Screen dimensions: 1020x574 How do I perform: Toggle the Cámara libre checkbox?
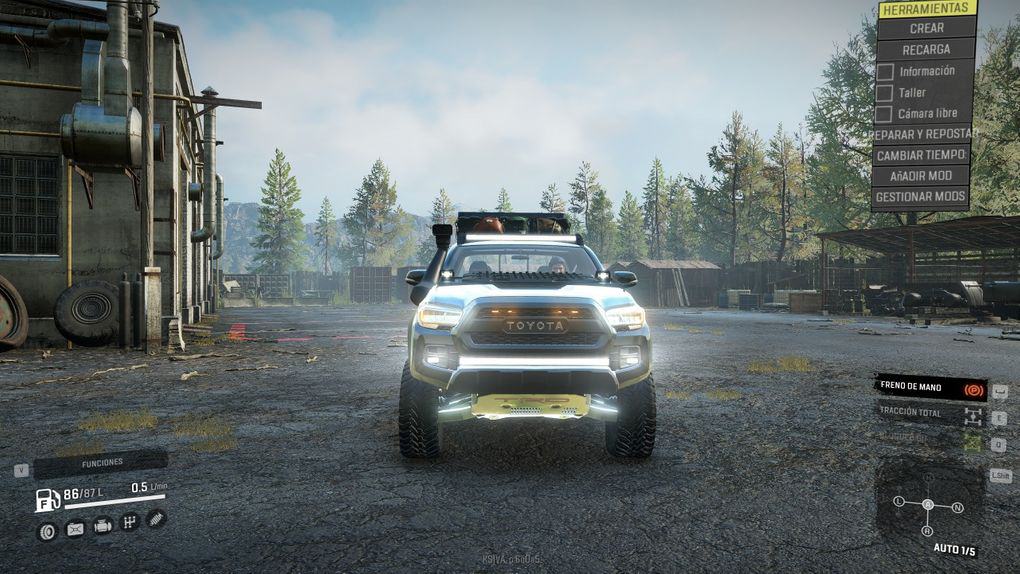coord(885,113)
